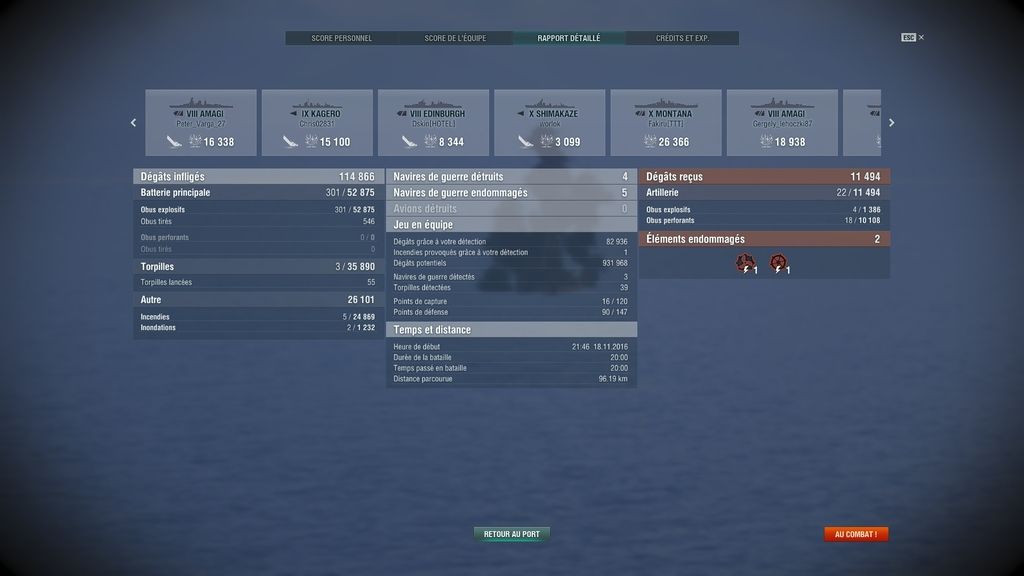
Task: Open the X Montana ship card
Action: (x=666, y=123)
